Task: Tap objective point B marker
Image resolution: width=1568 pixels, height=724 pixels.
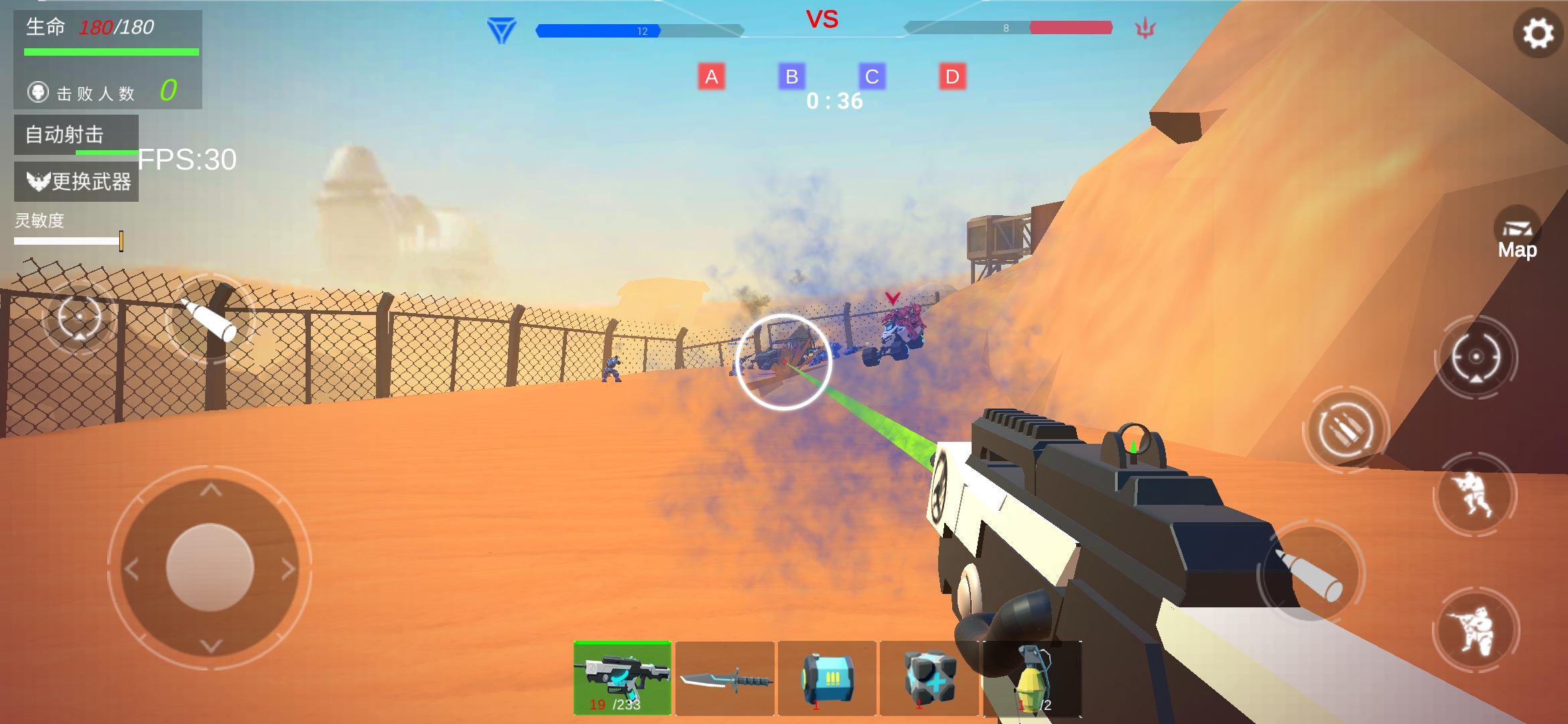Action: [793, 76]
